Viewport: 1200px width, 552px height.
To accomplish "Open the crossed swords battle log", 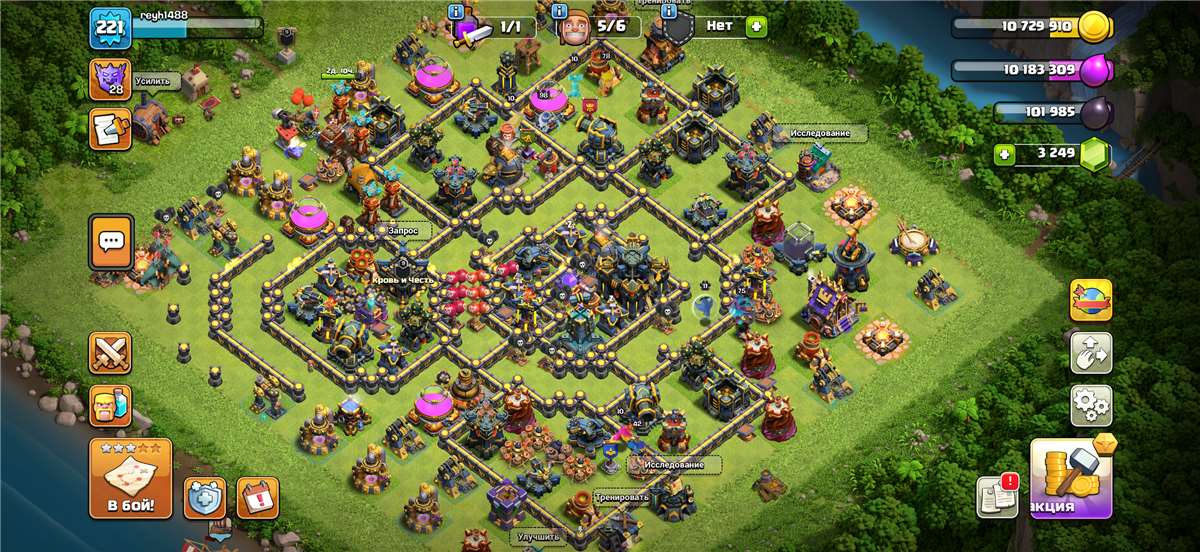I will [110, 353].
